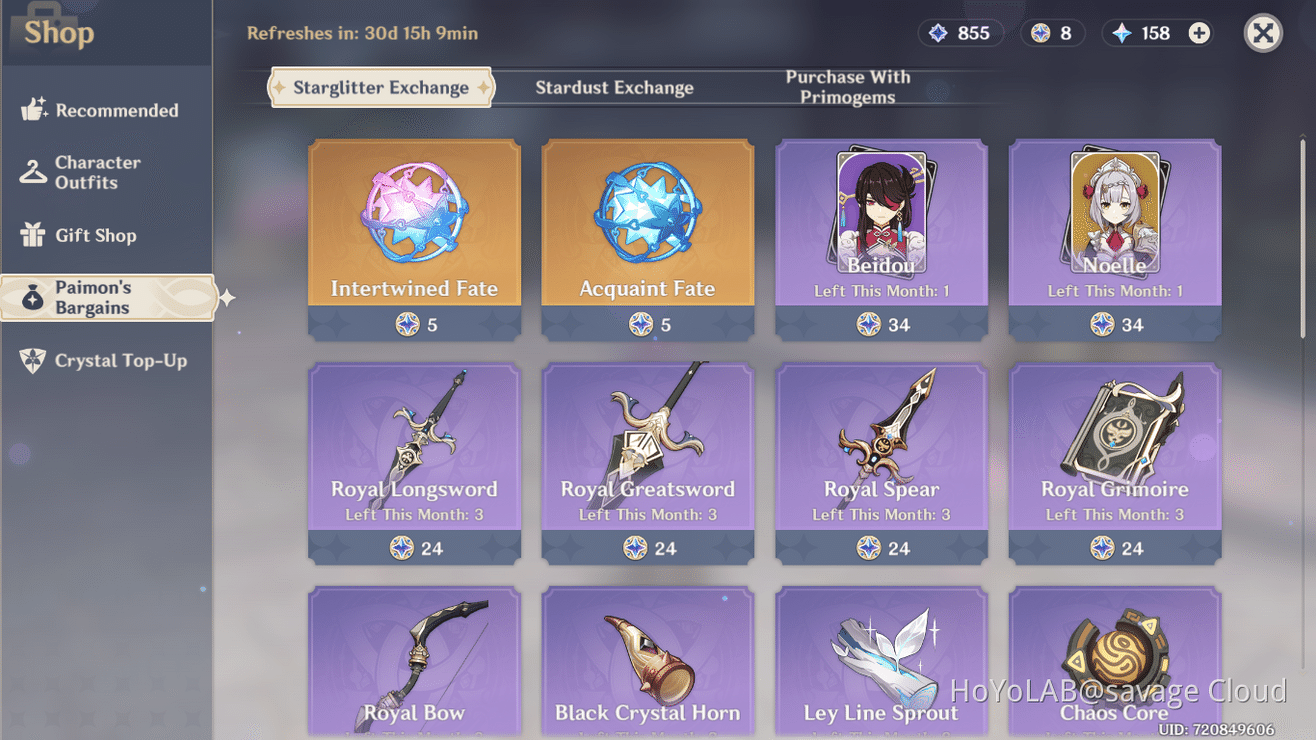
Task: Select the Noelle character card
Action: coord(1114,238)
